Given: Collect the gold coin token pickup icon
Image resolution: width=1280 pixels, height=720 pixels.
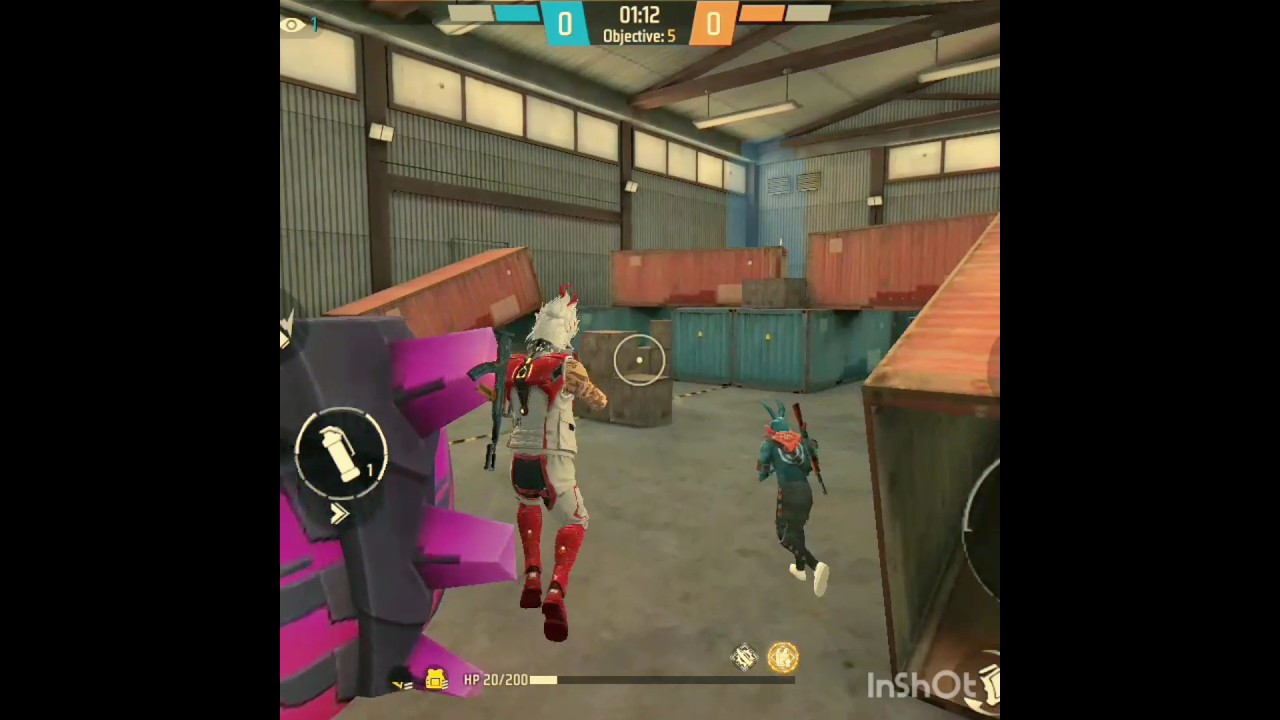Looking at the screenshot, I should click(783, 657).
